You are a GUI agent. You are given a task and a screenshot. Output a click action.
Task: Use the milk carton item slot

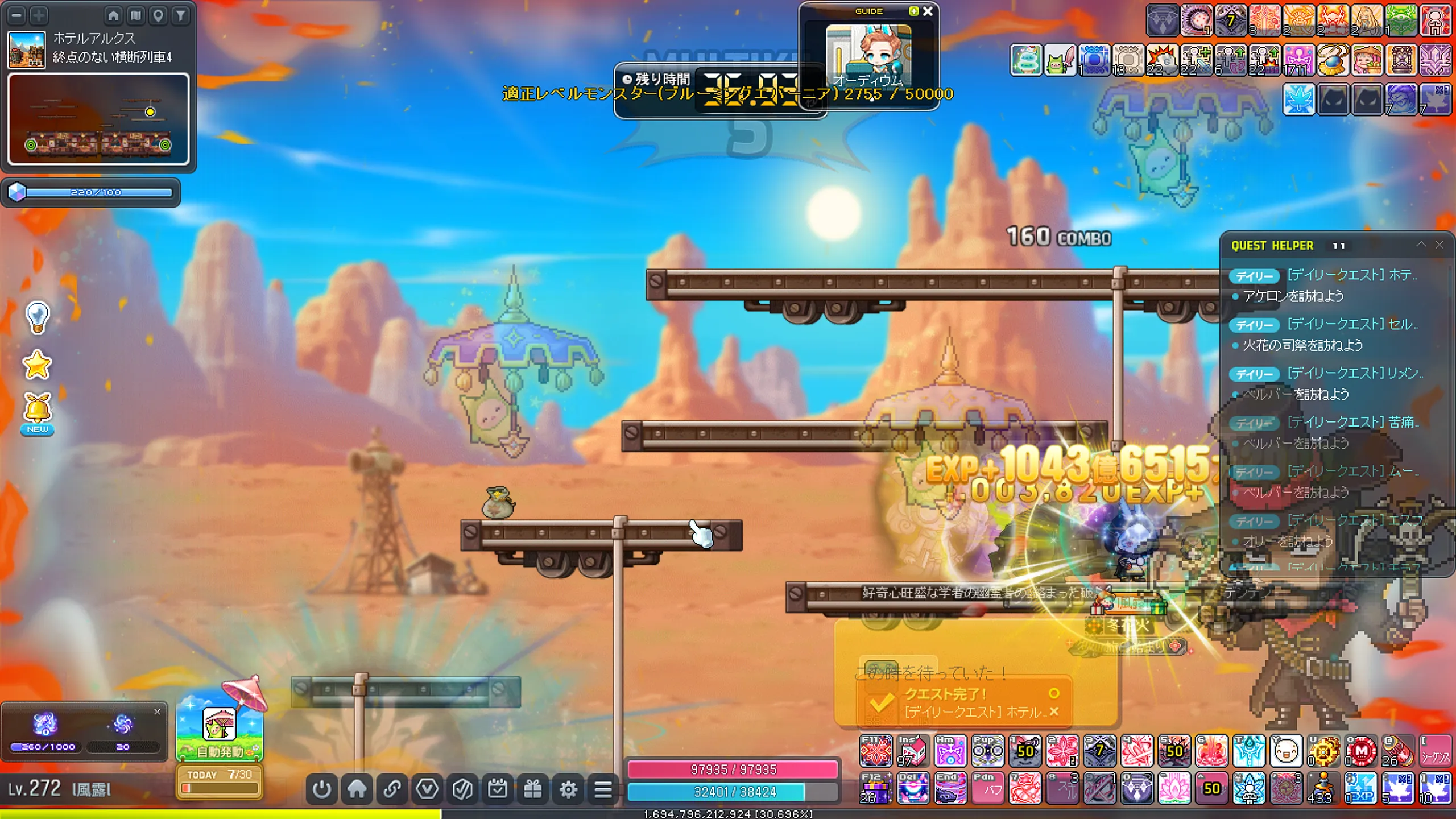pyautogui.click(x=912, y=751)
